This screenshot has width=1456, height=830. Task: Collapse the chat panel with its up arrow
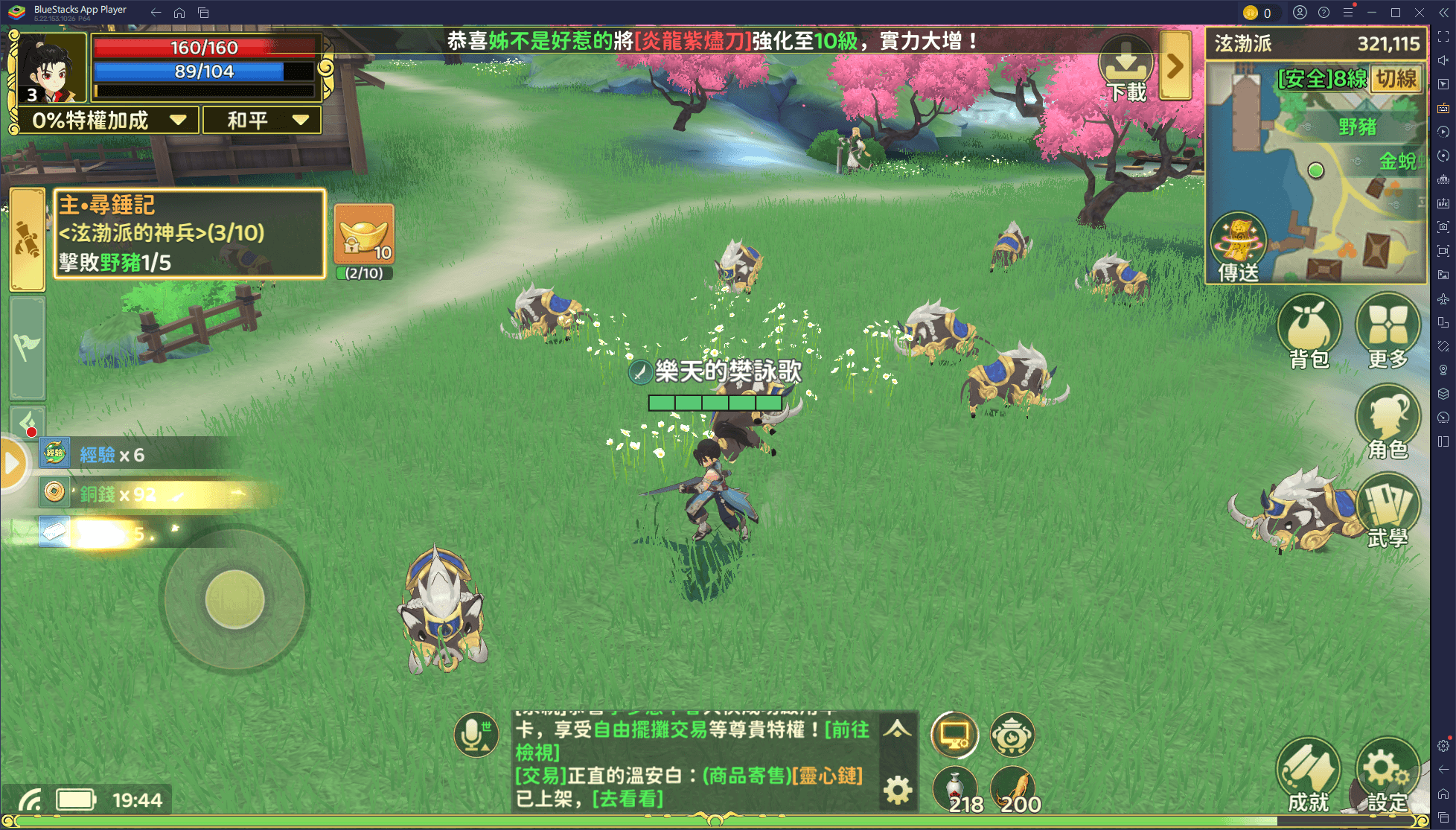pyautogui.click(x=898, y=732)
